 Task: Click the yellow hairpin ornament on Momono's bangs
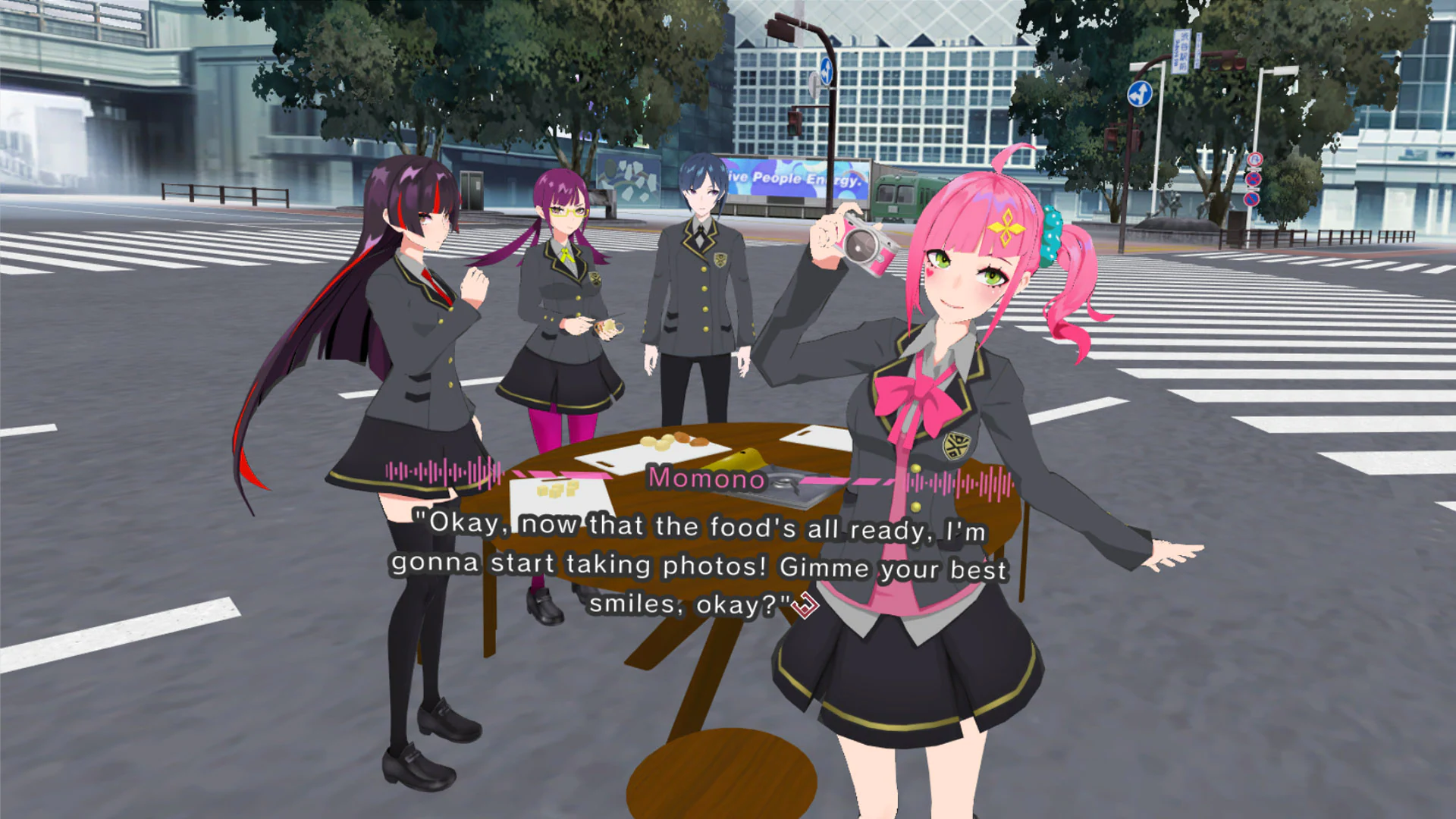tap(1009, 227)
